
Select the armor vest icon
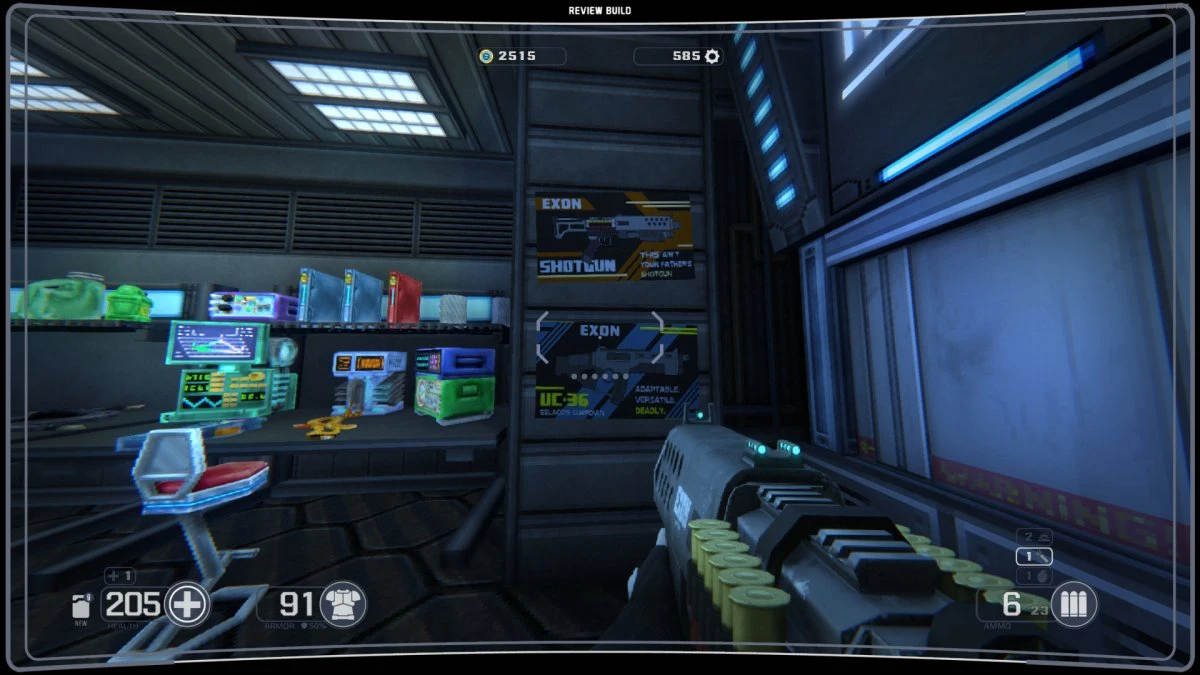tap(343, 604)
